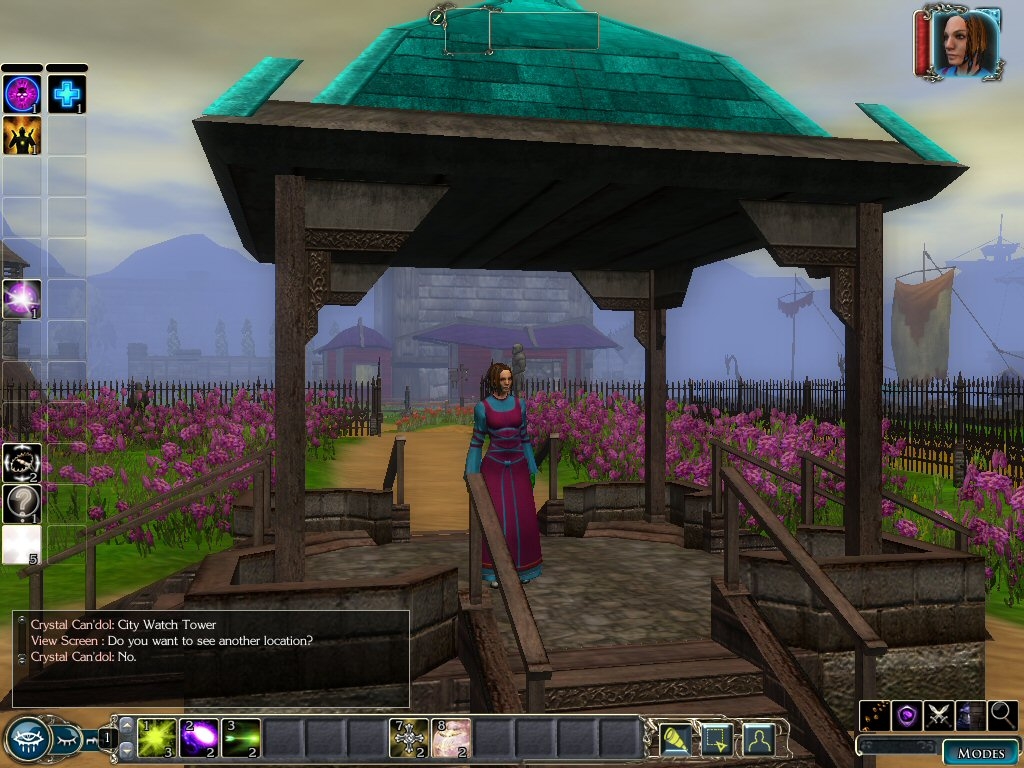Toggle the crossed swords combat mode

coord(938,715)
